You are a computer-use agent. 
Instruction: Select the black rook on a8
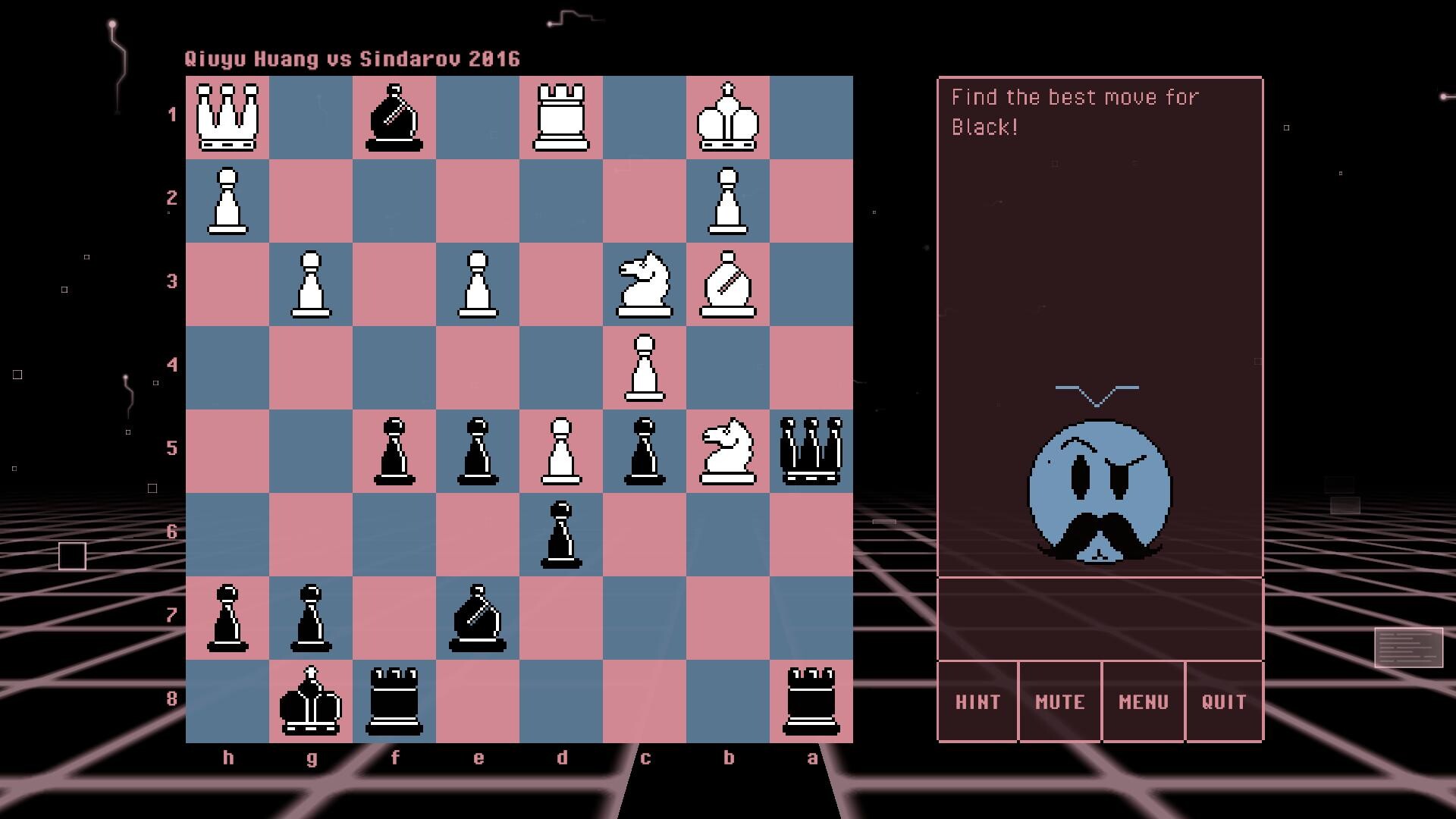(x=811, y=701)
